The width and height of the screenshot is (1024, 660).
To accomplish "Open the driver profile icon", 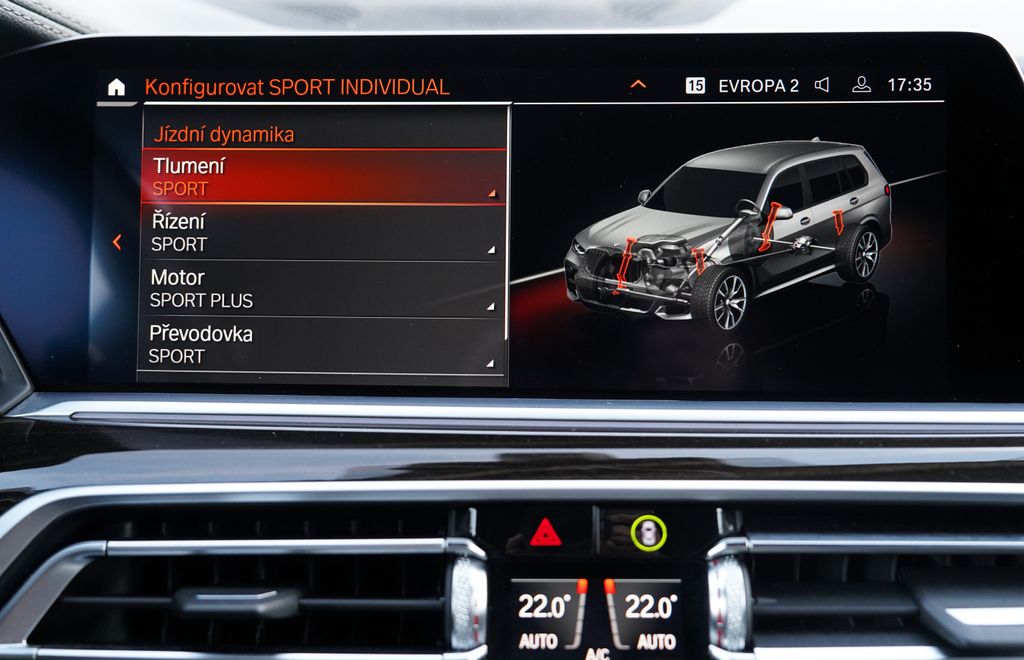I will 861,85.
